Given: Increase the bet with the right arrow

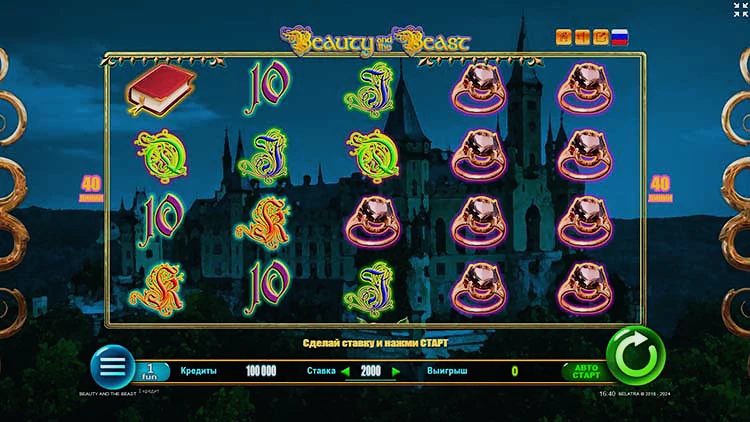Looking at the screenshot, I should click(x=396, y=371).
